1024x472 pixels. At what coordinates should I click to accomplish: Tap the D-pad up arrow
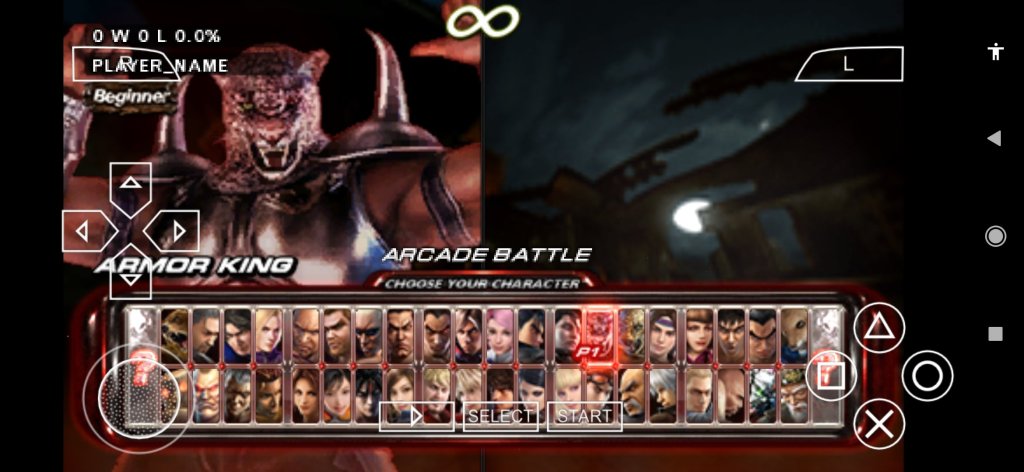tap(130, 184)
